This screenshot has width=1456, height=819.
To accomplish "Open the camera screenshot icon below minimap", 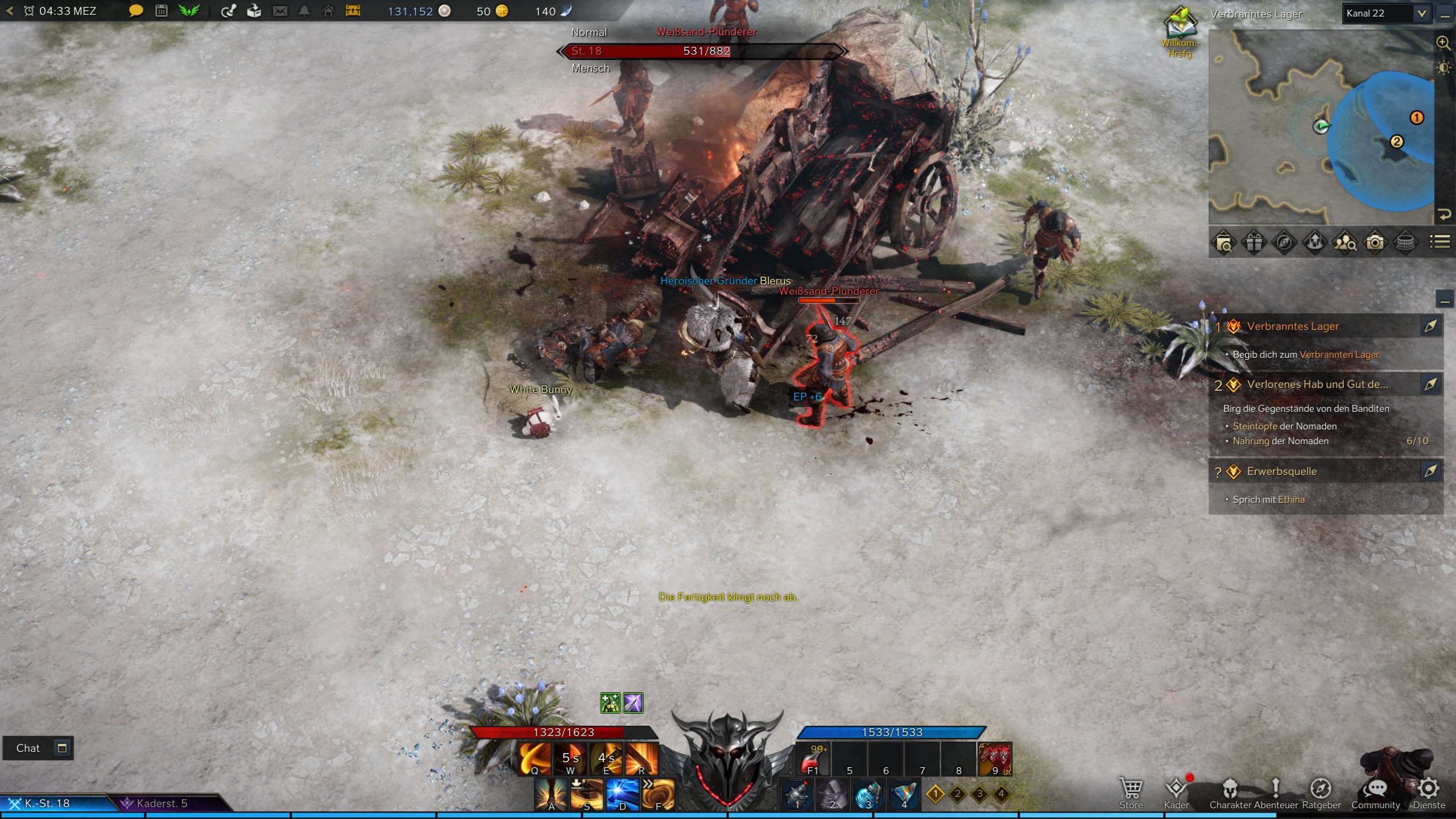I will tap(1375, 243).
